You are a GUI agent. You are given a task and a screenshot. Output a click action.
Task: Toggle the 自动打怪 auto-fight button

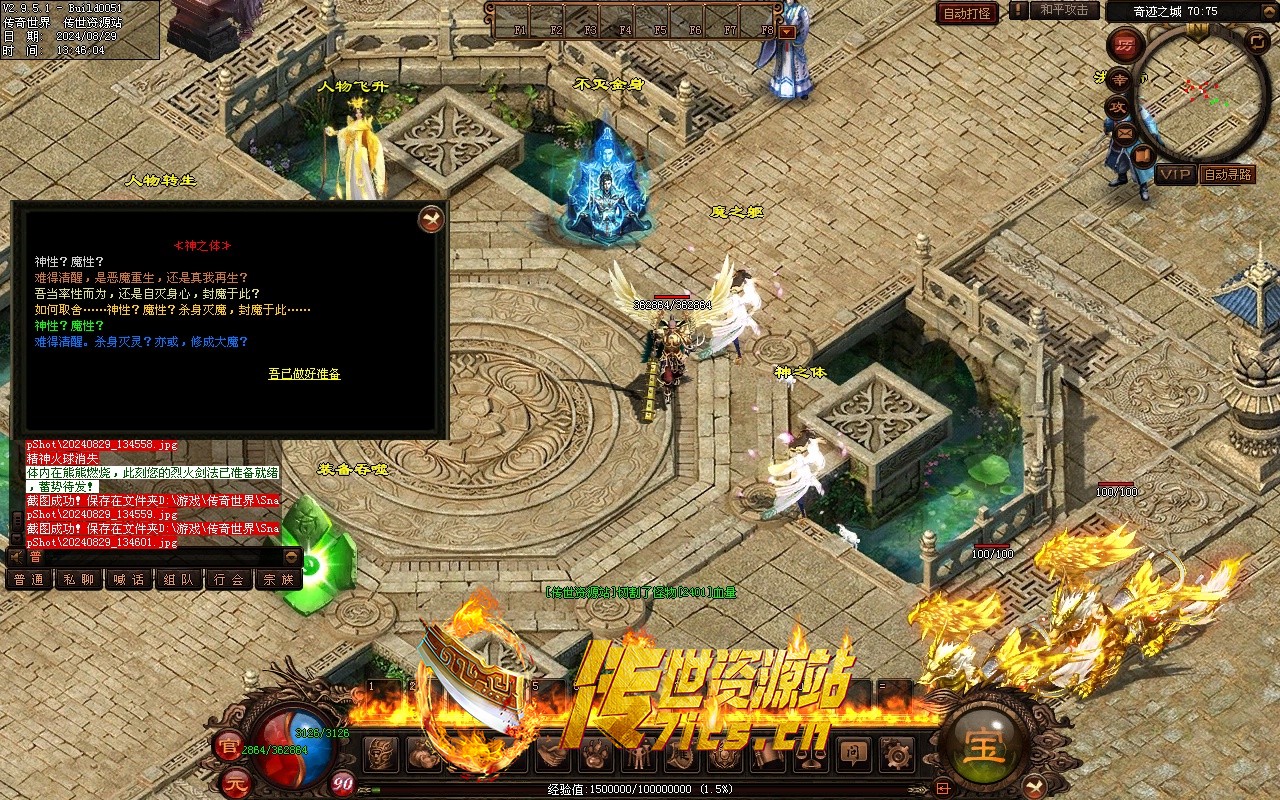967,13
